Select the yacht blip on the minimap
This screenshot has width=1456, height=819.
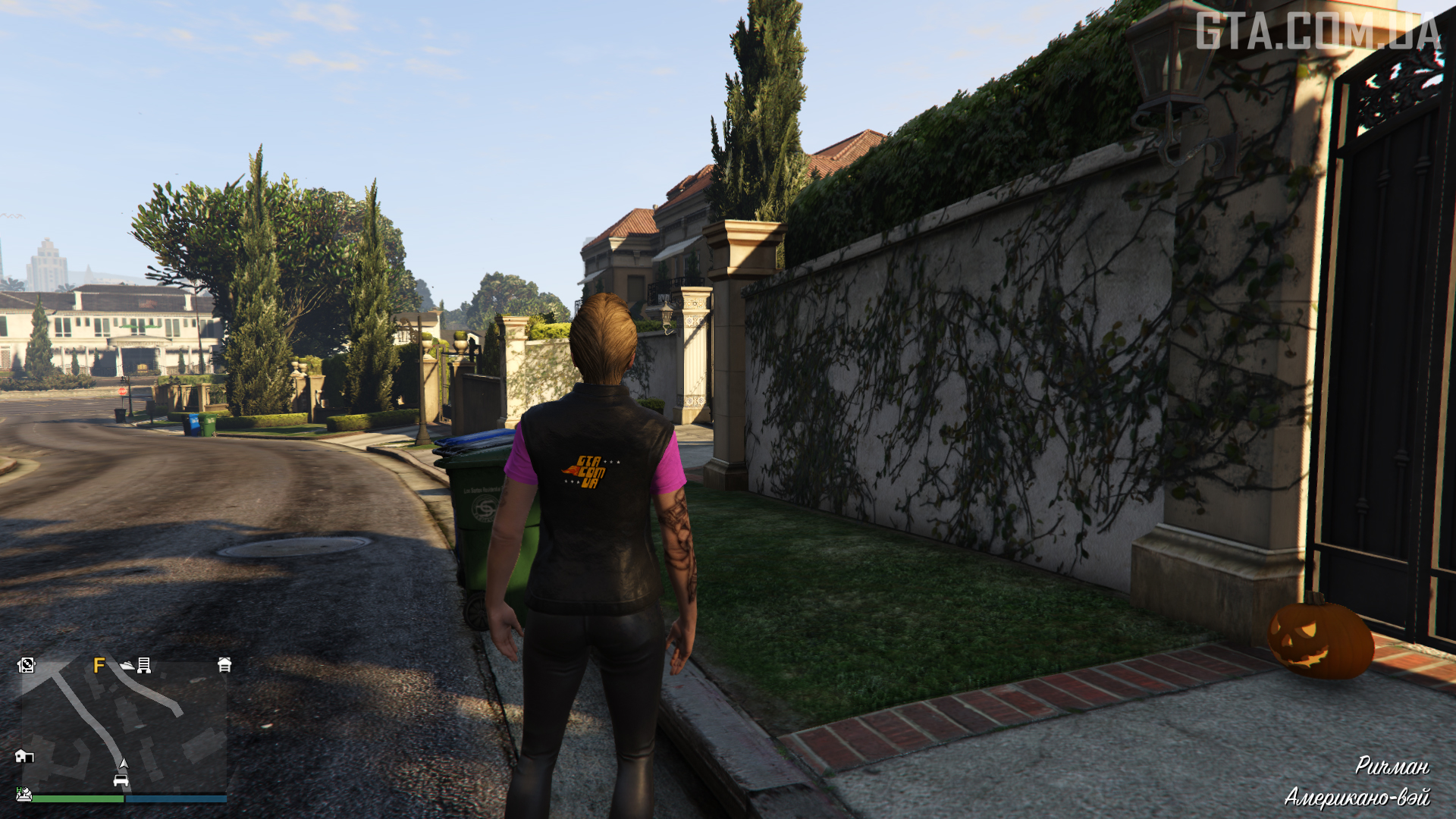pos(127,666)
